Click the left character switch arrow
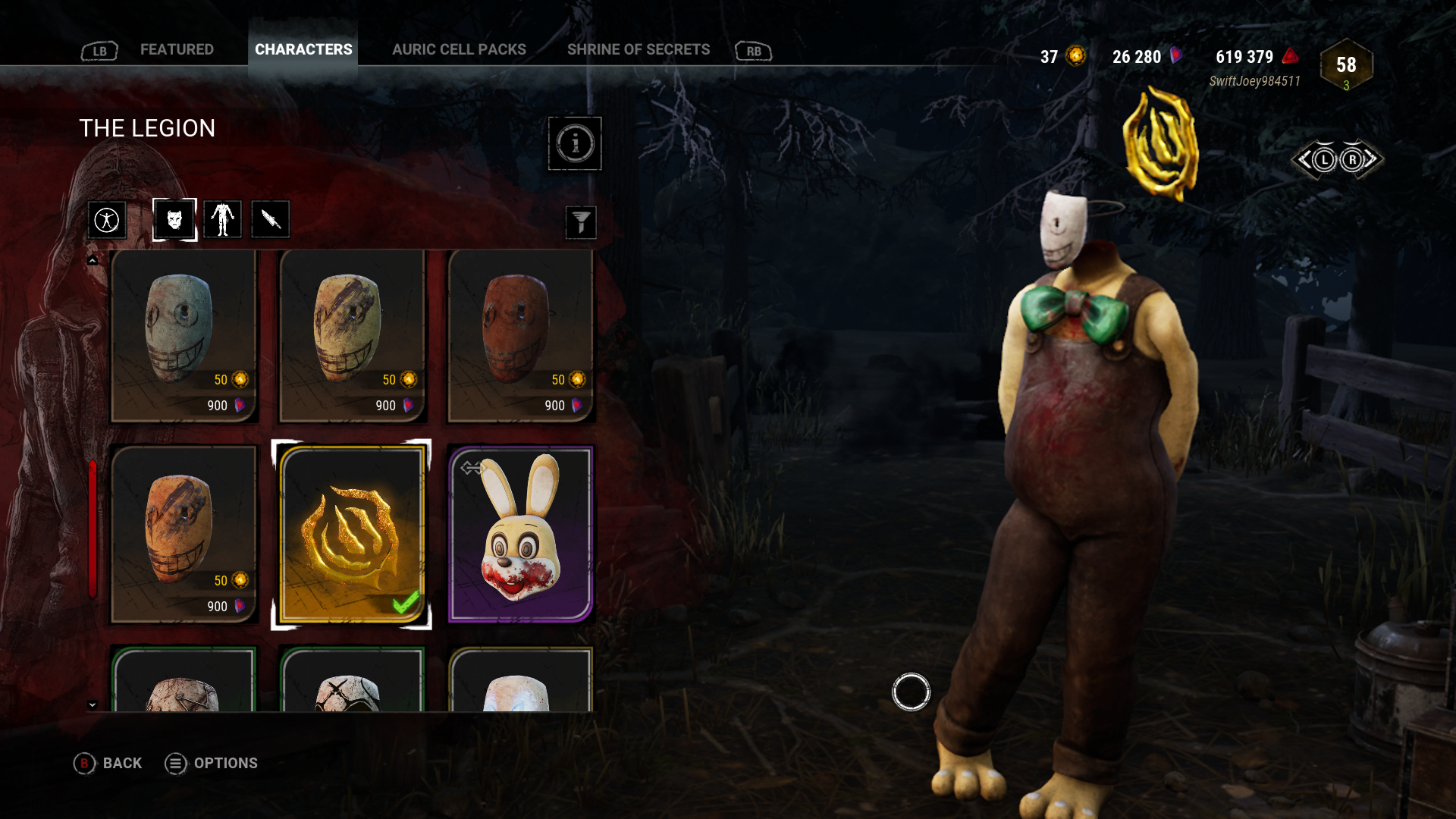 1325,158
